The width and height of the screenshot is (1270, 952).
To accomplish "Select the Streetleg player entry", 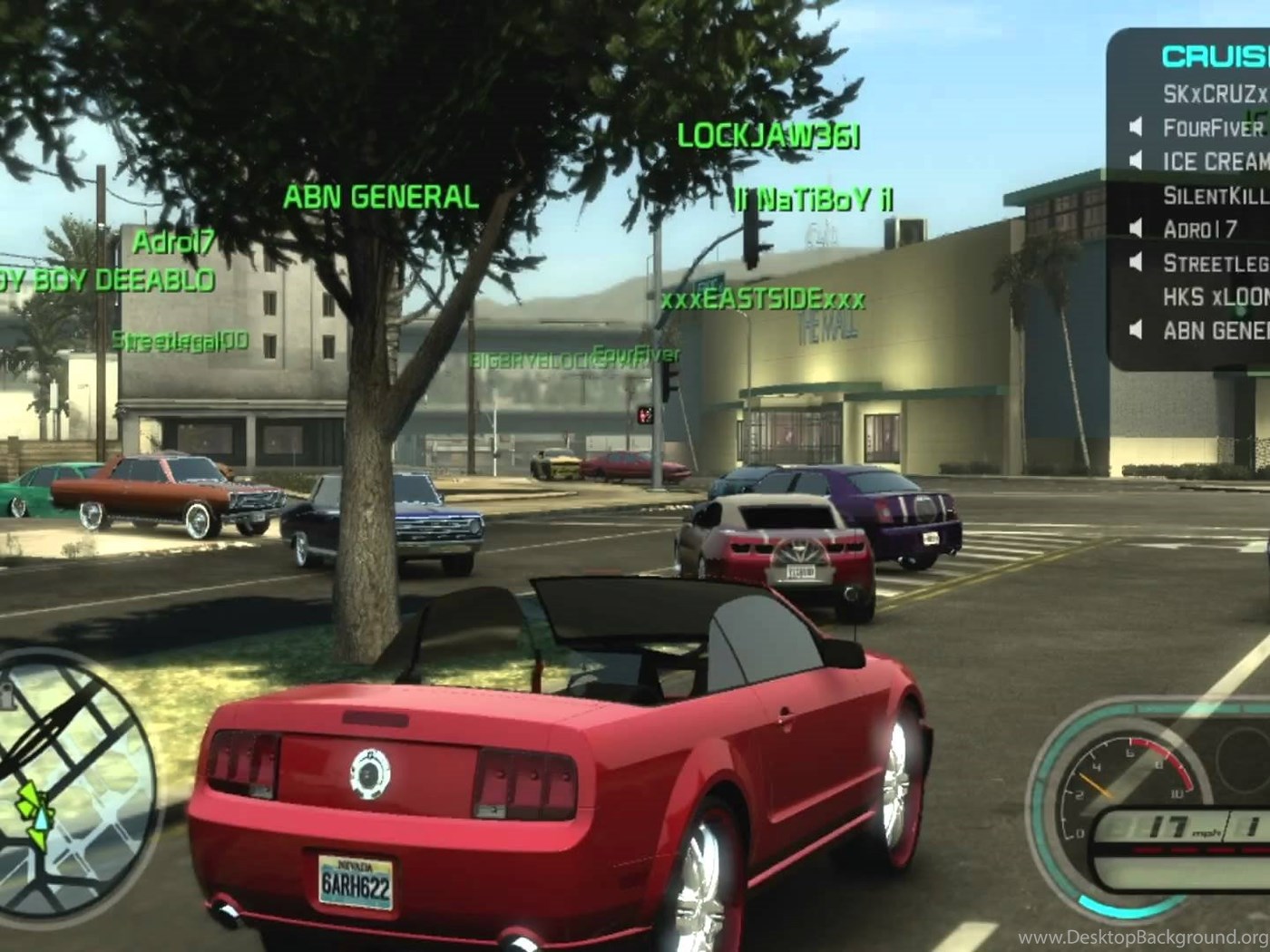I will 1215,263.
